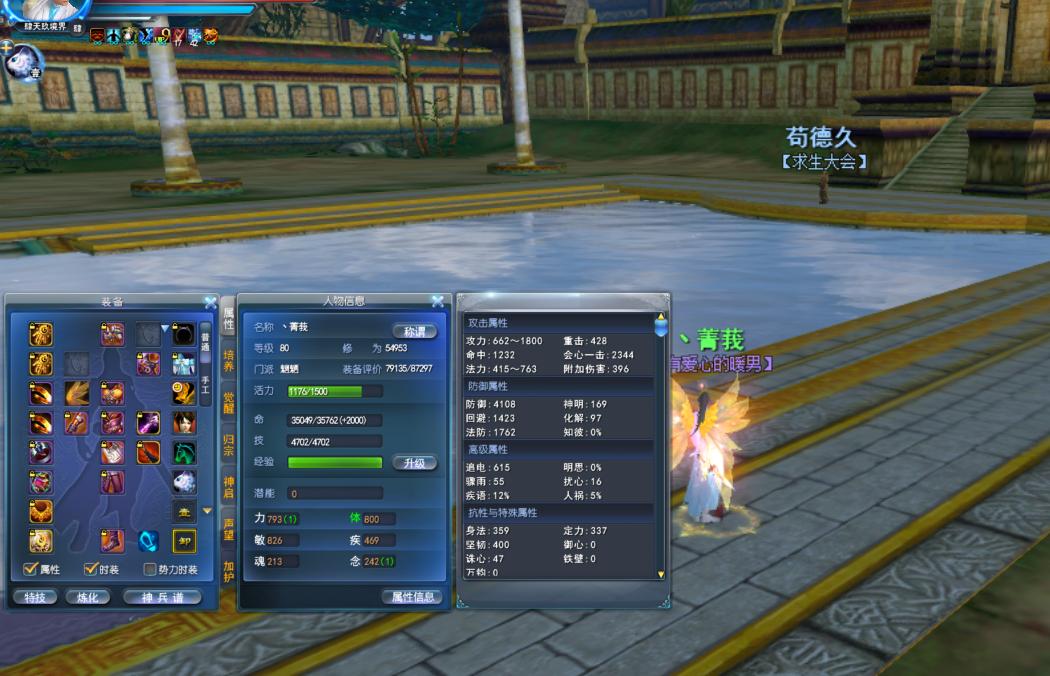Screen dimensions: 1050x676
Task: Close the 人物信息 character info panel
Action: pyautogui.click(x=437, y=300)
